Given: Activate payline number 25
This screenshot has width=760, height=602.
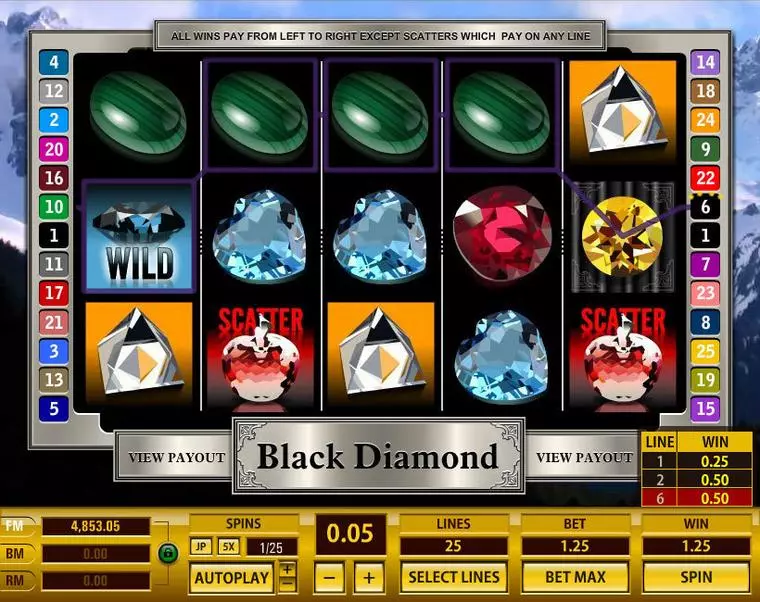Looking at the screenshot, I should (706, 351).
